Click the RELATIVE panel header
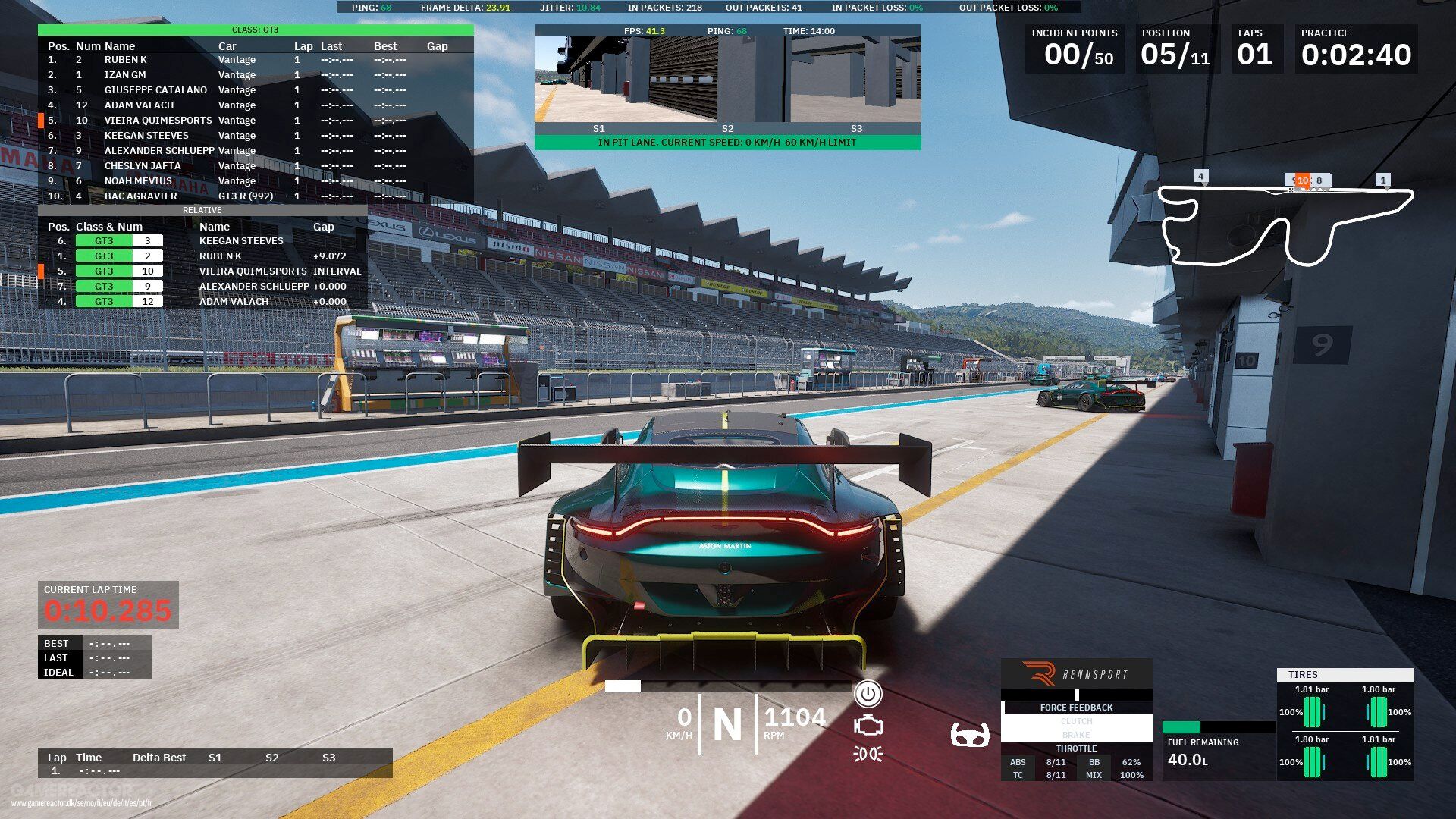 tap(202, 210)
